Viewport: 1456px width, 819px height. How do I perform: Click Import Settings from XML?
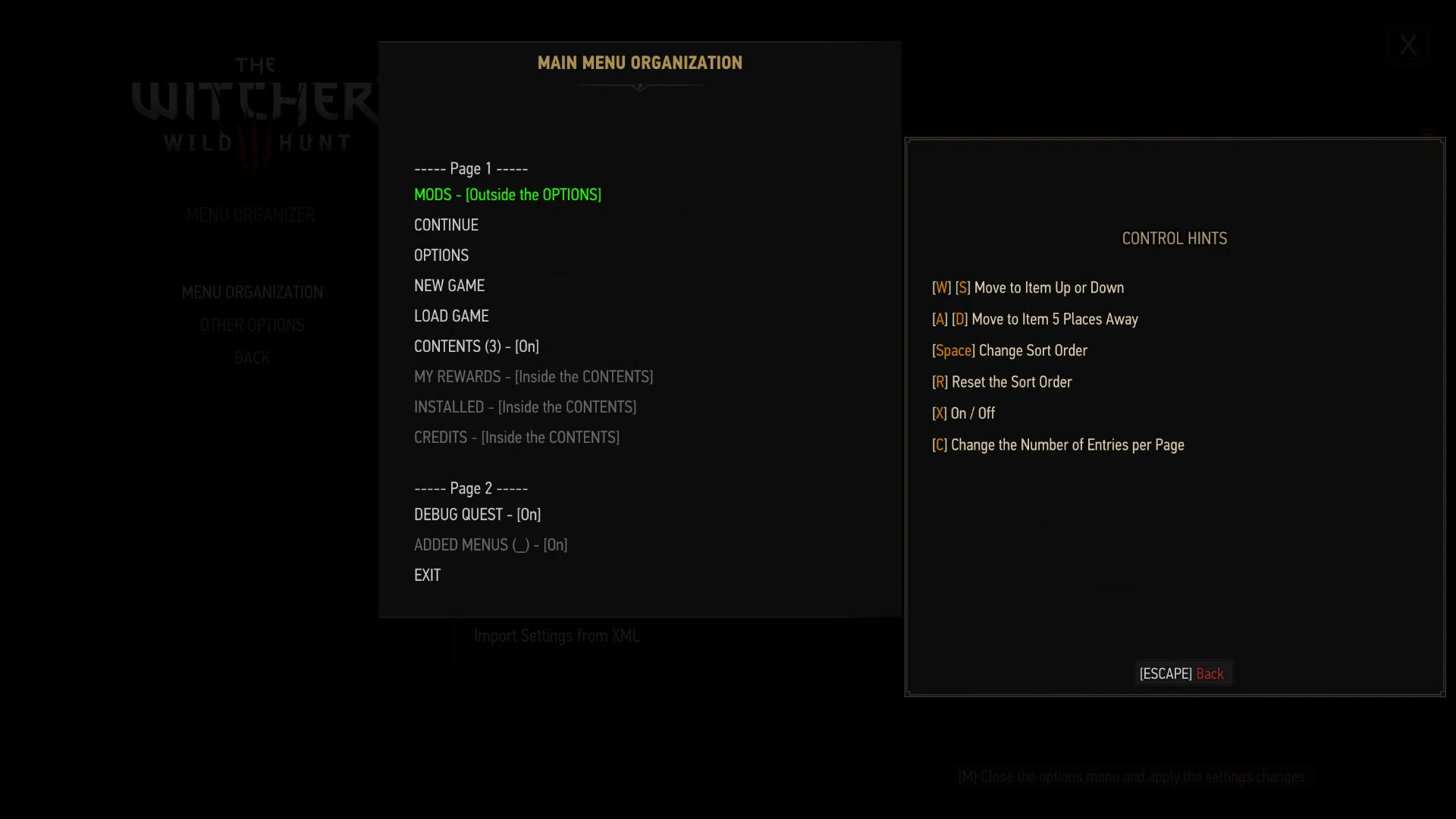point(557,635)
